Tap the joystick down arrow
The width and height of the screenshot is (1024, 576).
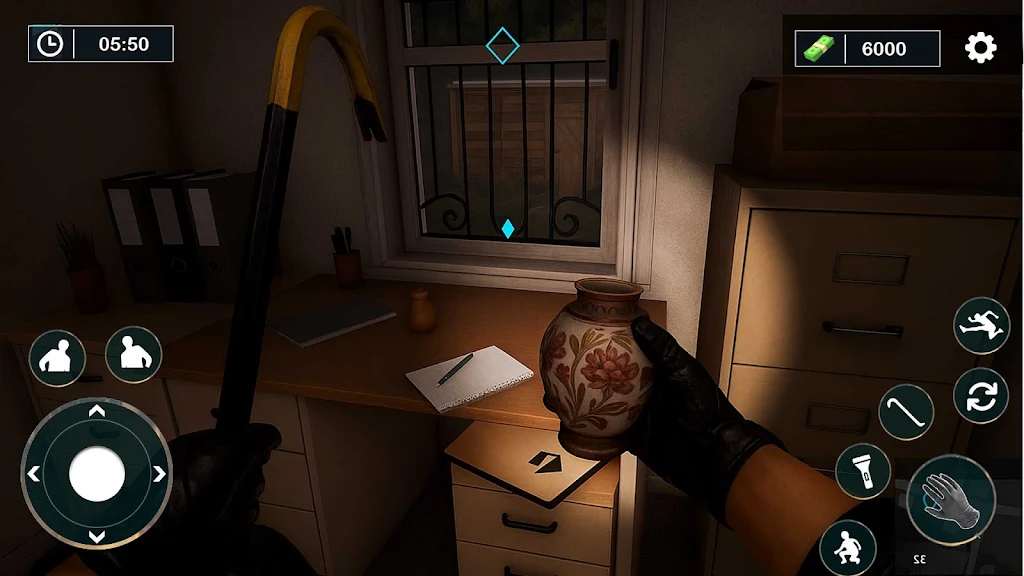point(97,537)
